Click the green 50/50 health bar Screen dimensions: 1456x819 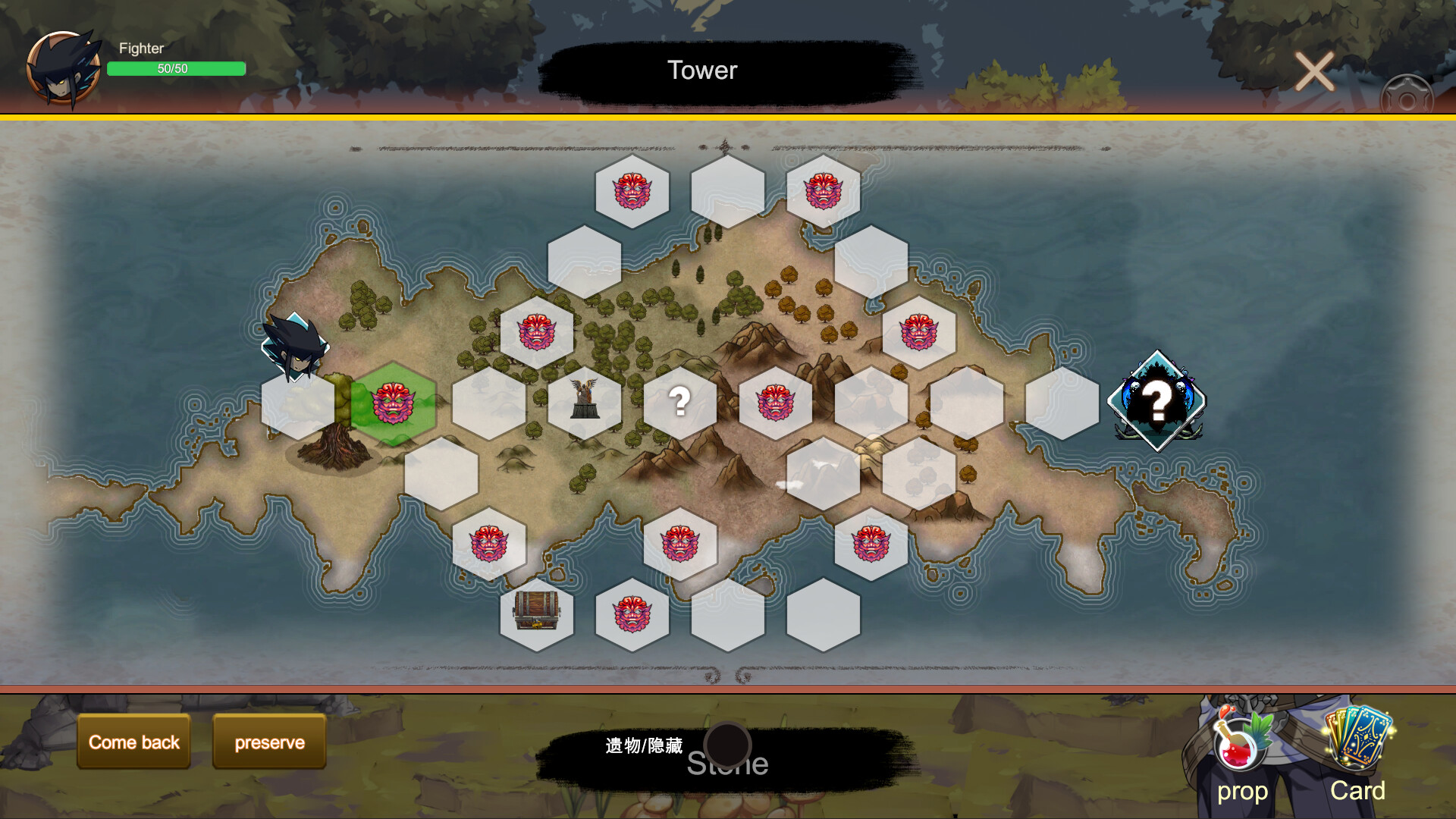click(176, 69)
